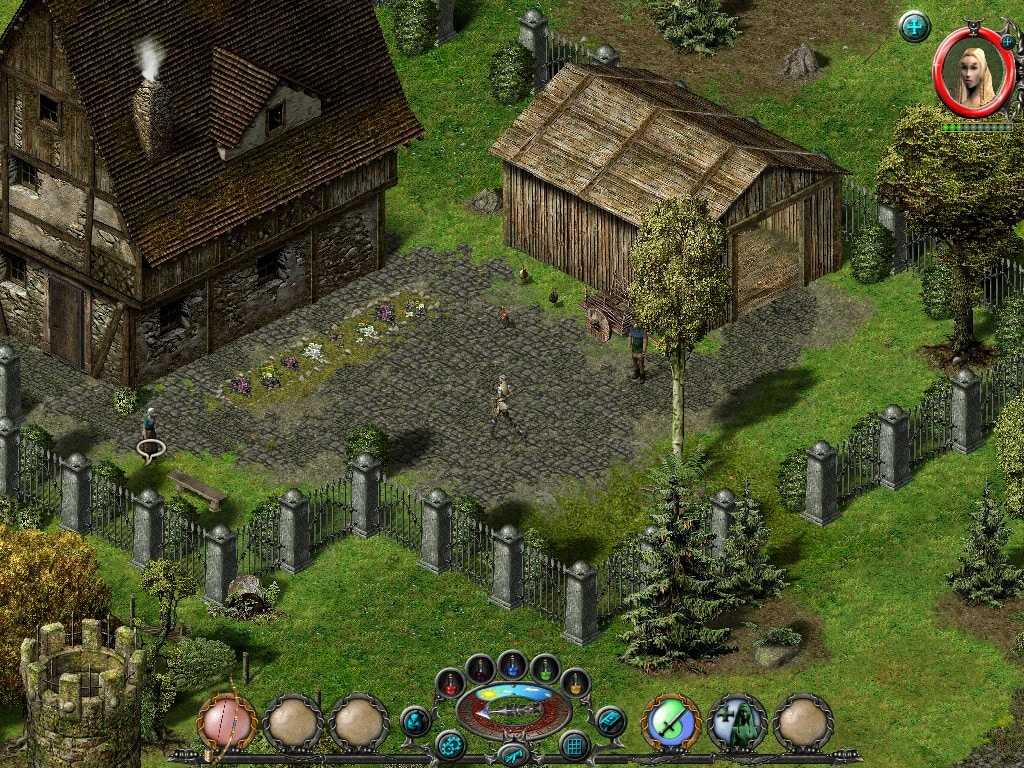Click the small plus button on the portrait frame
This screenshot has width=1024, height=768.
1007,42
